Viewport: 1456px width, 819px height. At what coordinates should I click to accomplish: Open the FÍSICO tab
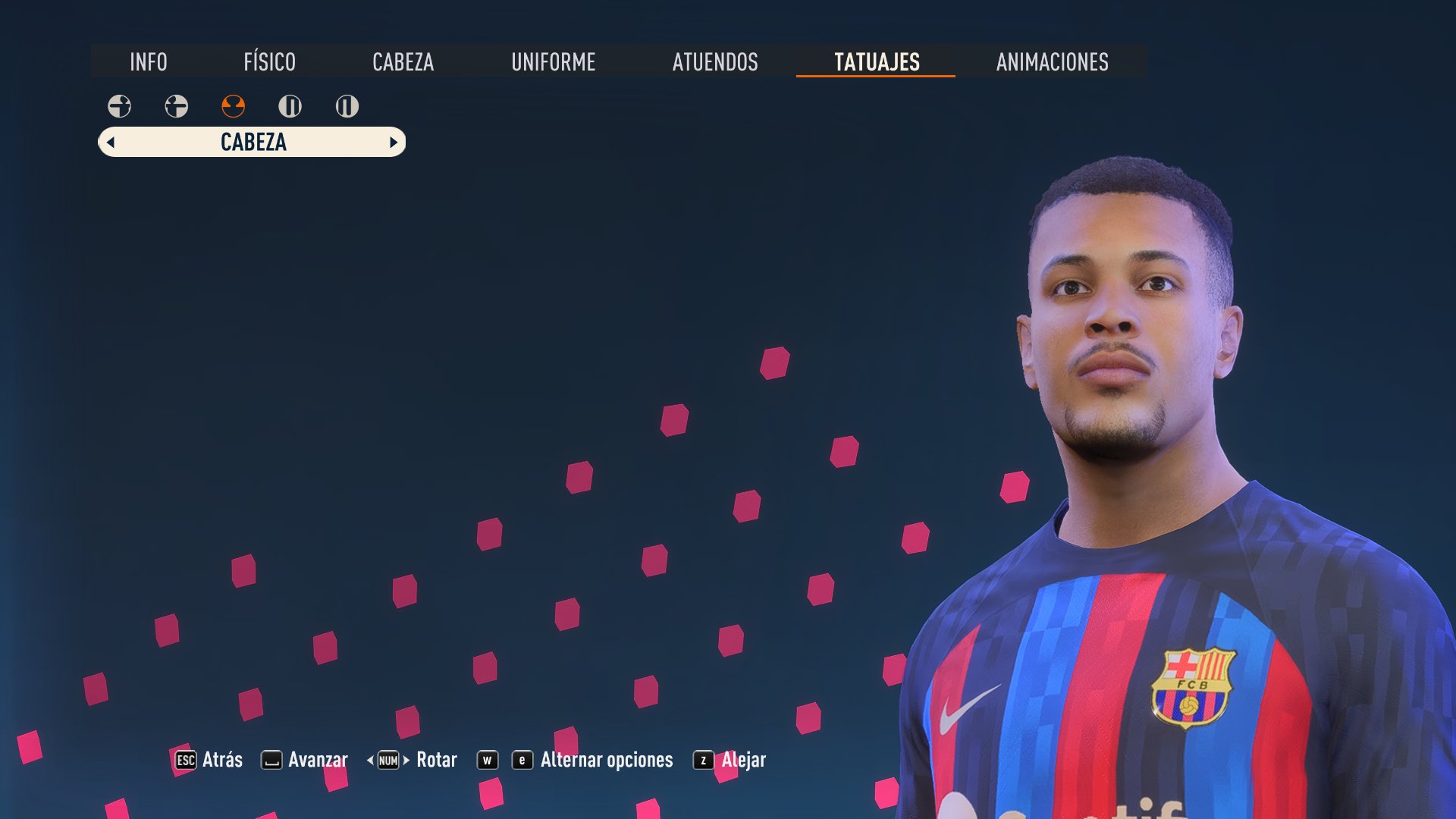point(269,63)
